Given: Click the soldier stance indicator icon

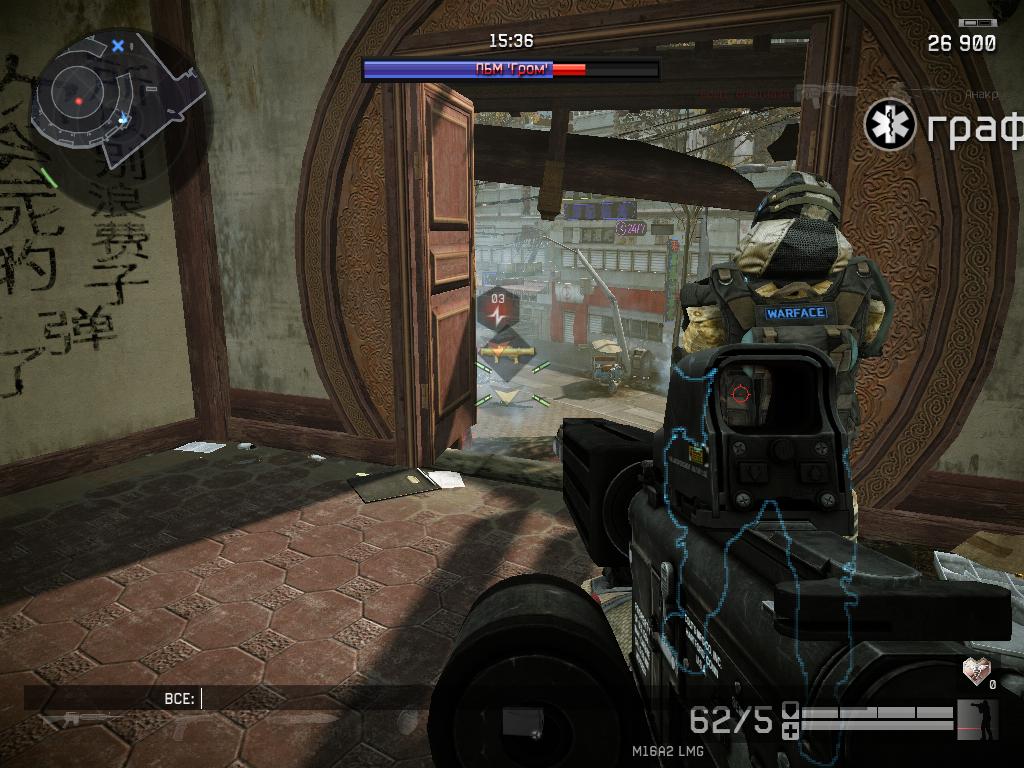Looking at the screenshot, I should (x=977, y=718).
